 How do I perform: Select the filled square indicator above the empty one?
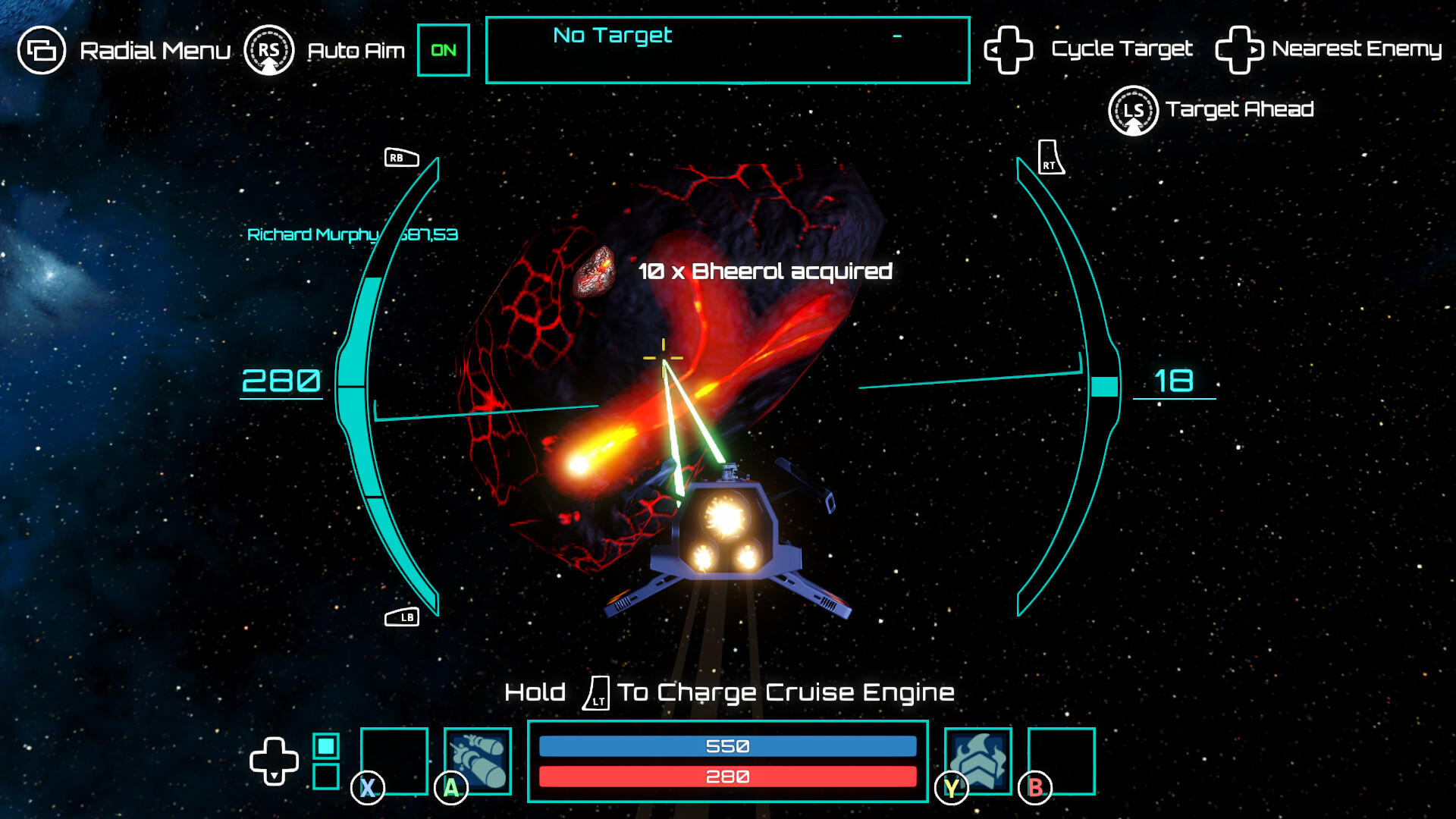coord(328,746)
